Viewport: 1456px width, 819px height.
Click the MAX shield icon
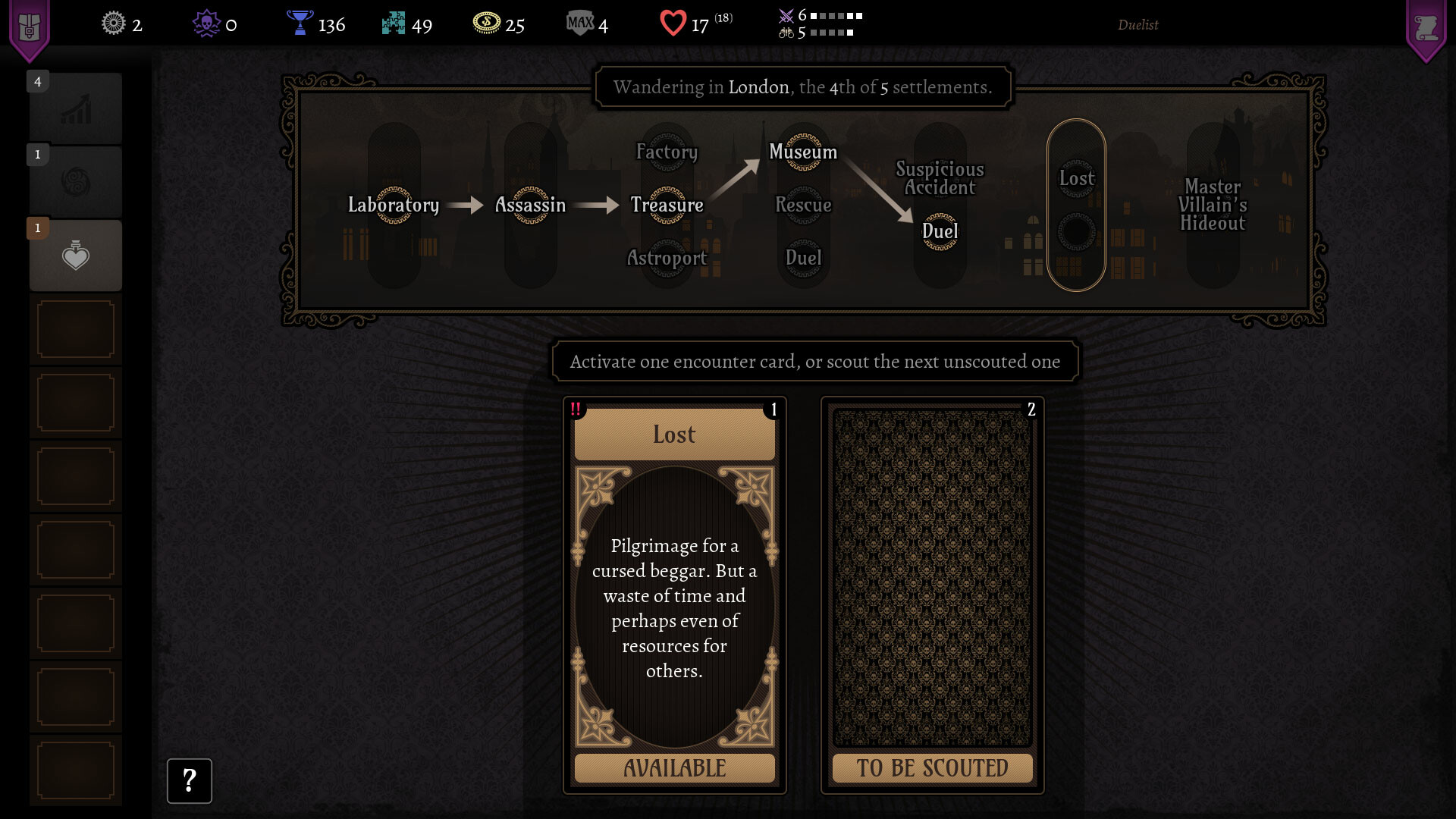coord(579,24)
